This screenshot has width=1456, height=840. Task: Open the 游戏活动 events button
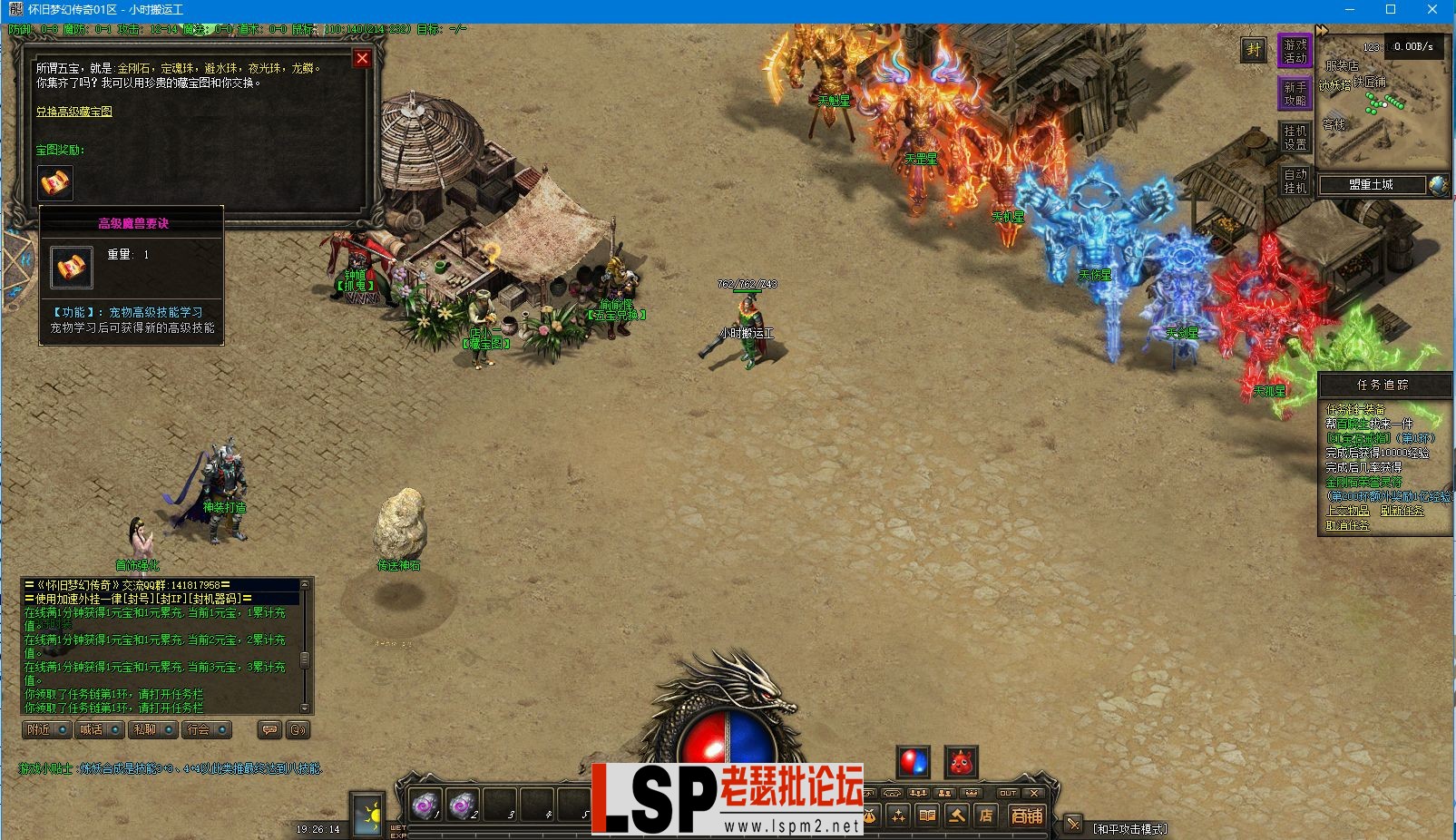pos(1295,51)
